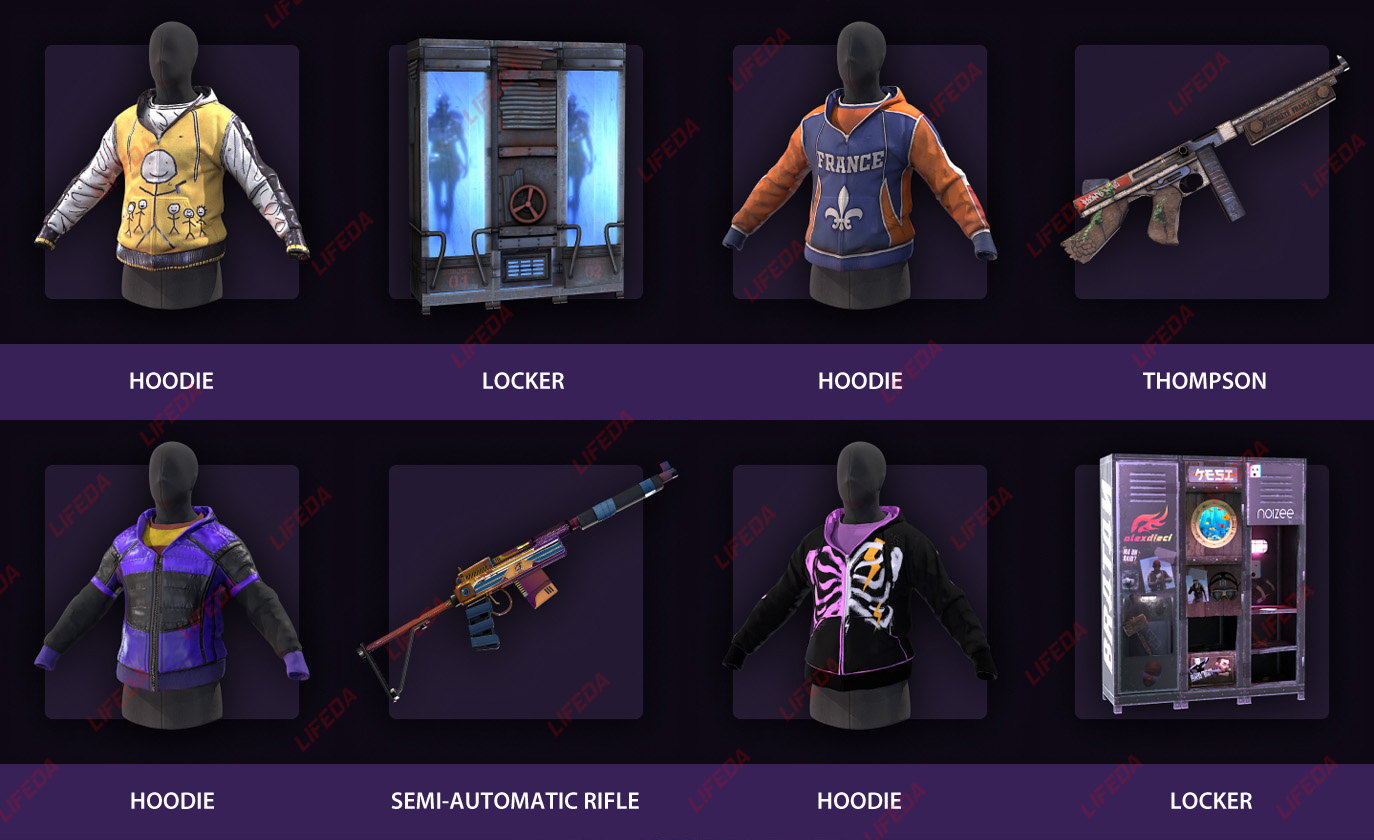
Task: Click the HOODIE label under the skeleton jacket
Action: click(x=860, y=801)
